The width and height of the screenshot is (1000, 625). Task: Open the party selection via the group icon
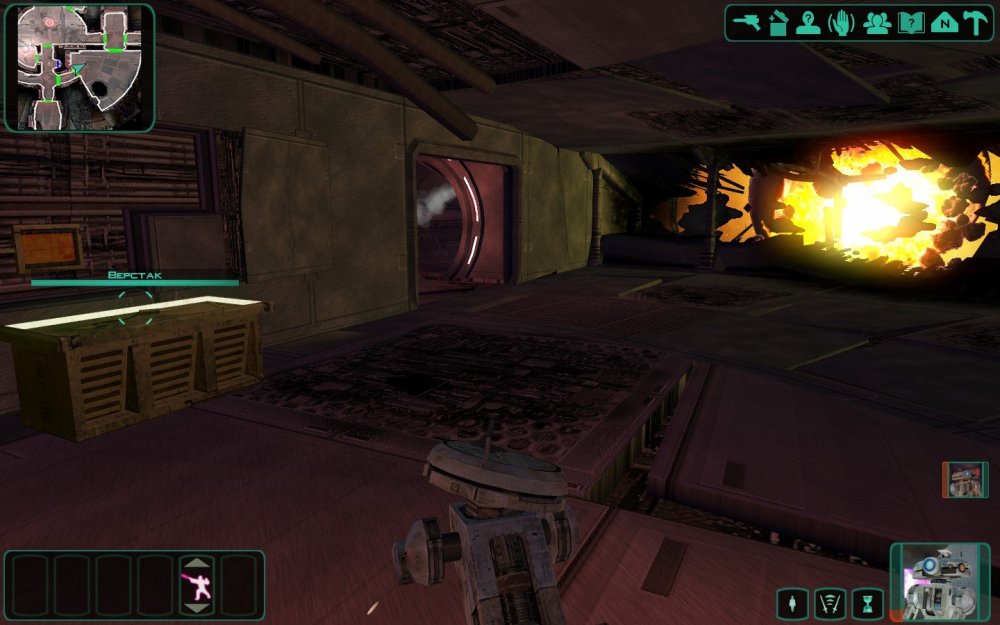[877, 23]
